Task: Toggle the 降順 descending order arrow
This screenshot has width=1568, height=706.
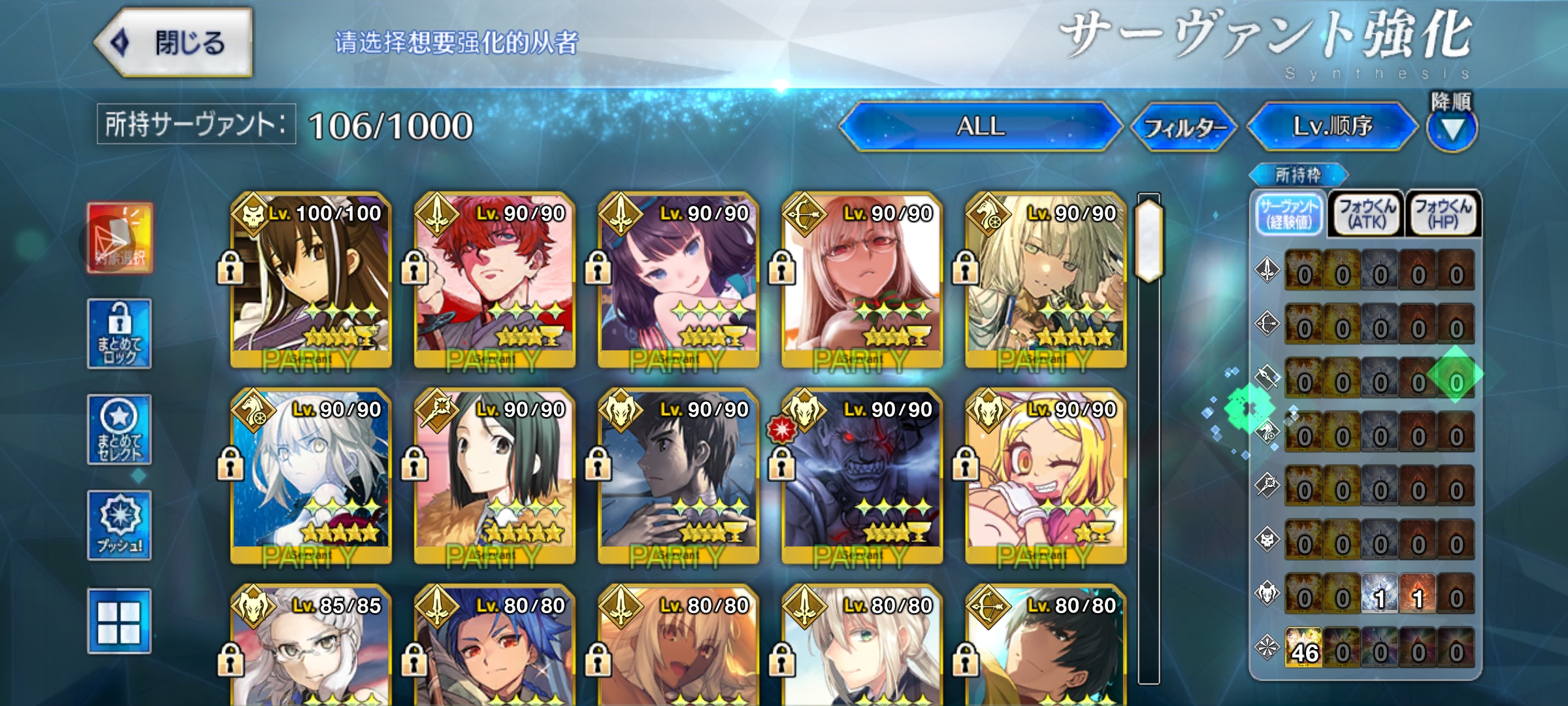Action: [x=1452, y=129]
